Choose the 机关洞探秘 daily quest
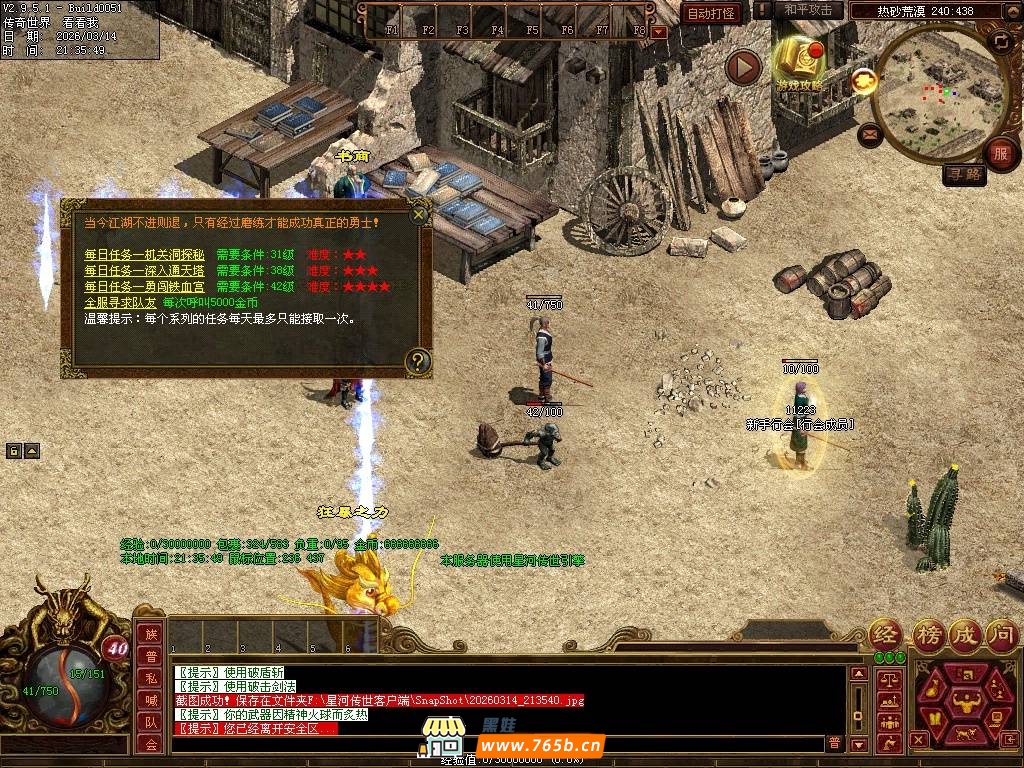This screenshot has height=768, width=1024. pos(144,255)
